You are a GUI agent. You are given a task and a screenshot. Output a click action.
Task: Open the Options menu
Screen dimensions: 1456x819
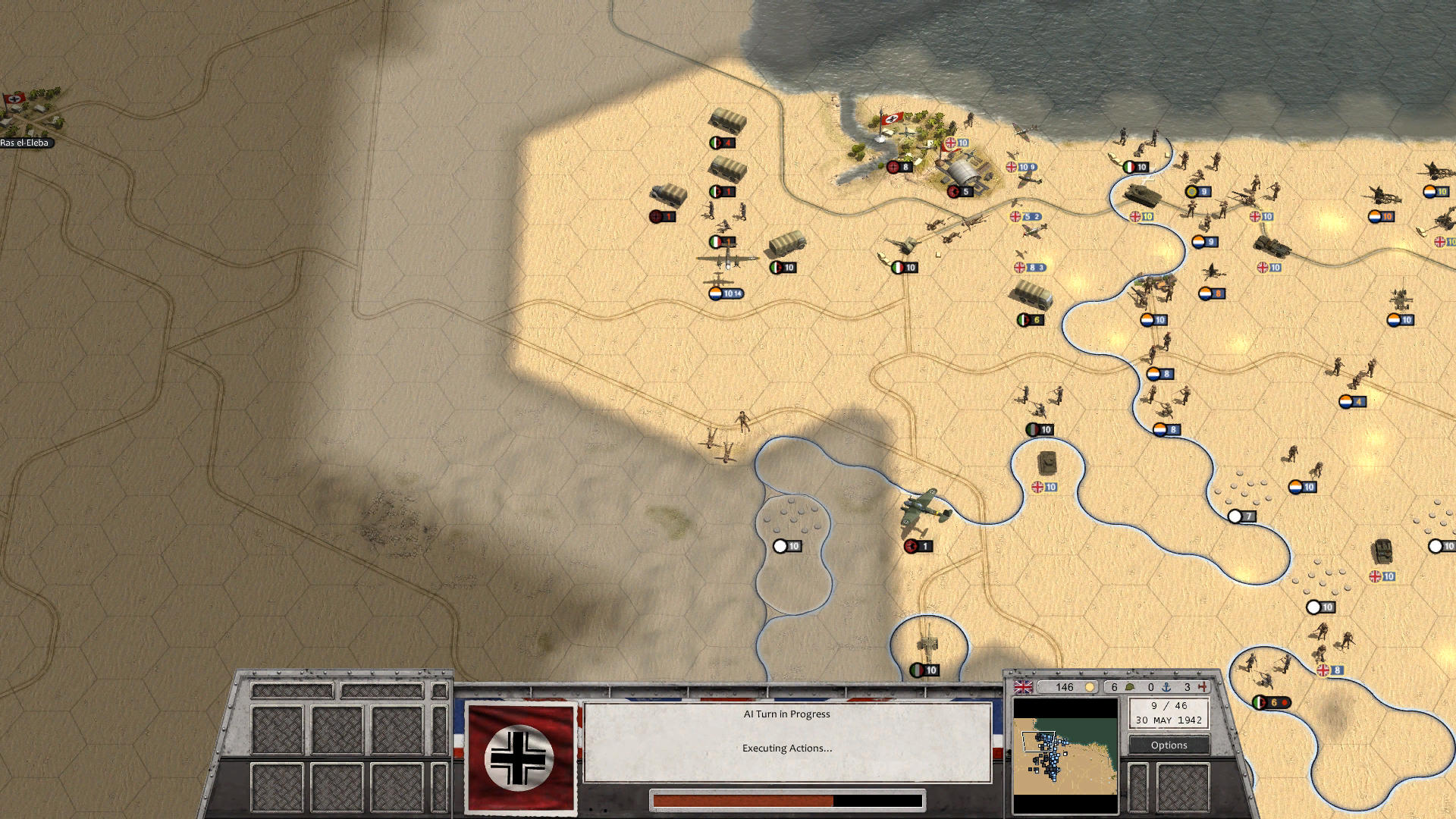1169,745
